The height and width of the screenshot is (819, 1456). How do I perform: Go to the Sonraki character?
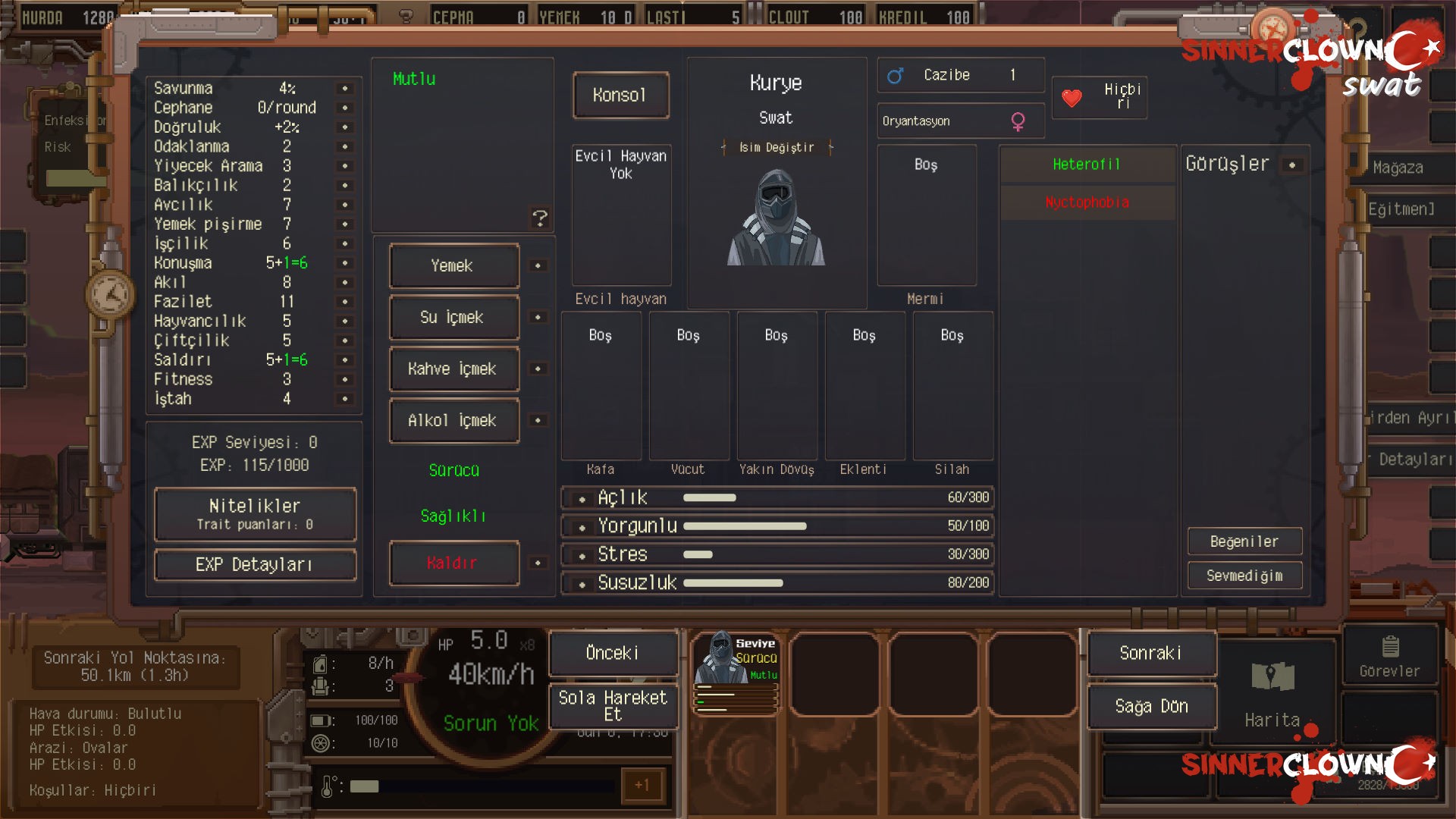1151,653
